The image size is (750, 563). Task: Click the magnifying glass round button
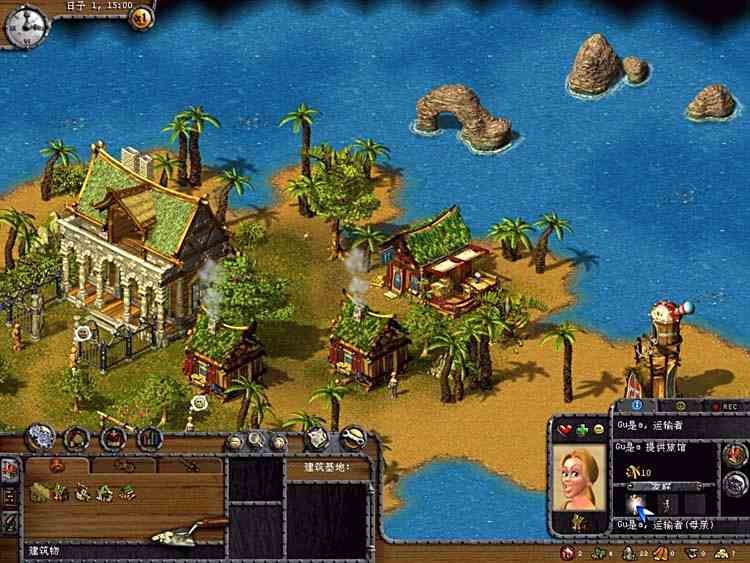point(257,439)
